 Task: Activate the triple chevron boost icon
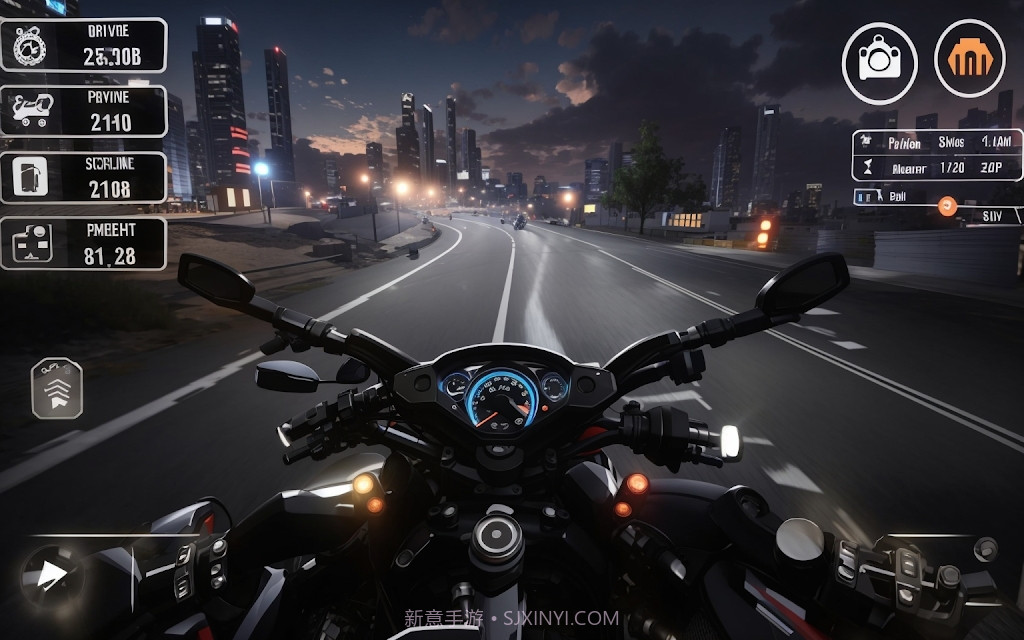click(x=57, y=388)
